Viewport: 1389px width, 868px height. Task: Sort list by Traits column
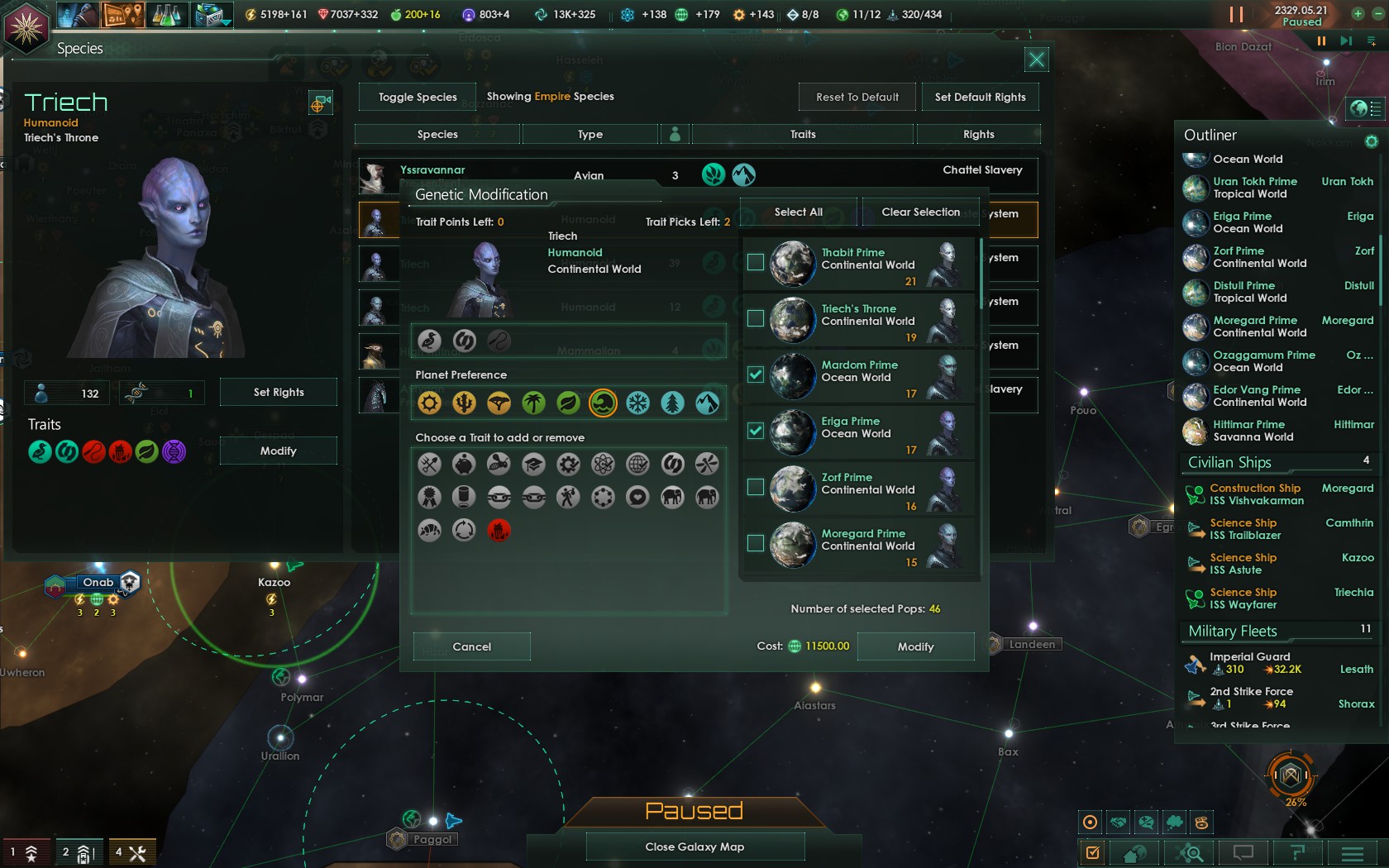[x=802, y=134]
